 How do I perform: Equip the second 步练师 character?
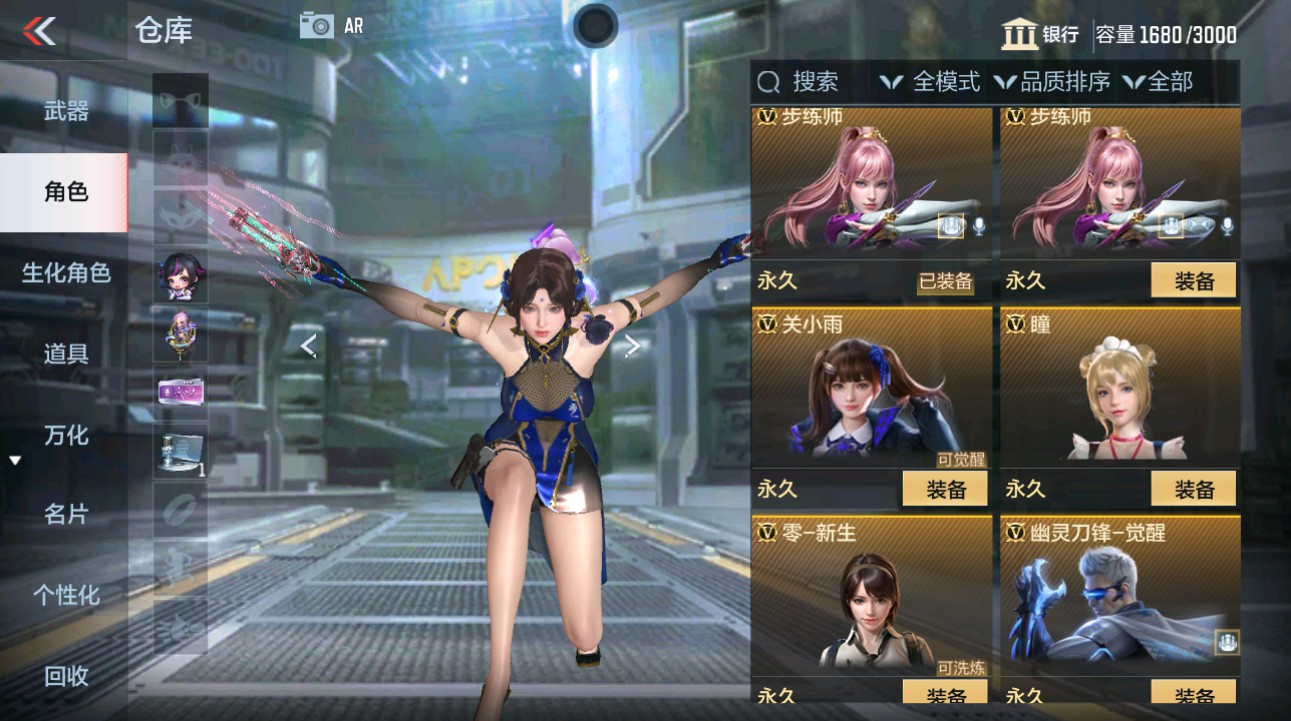(1194, 281)
